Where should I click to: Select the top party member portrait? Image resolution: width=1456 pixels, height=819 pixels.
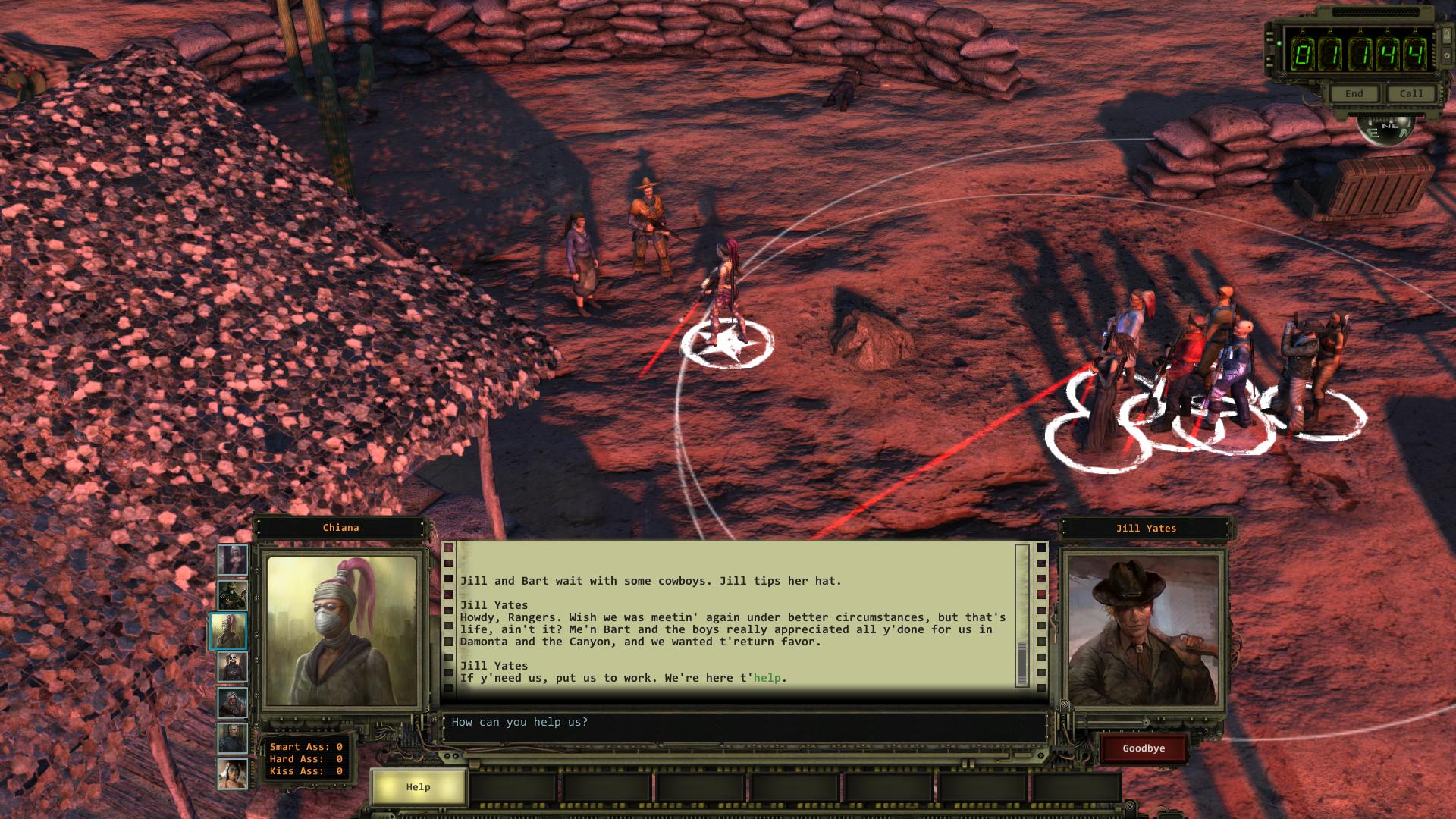click(232, 560)
